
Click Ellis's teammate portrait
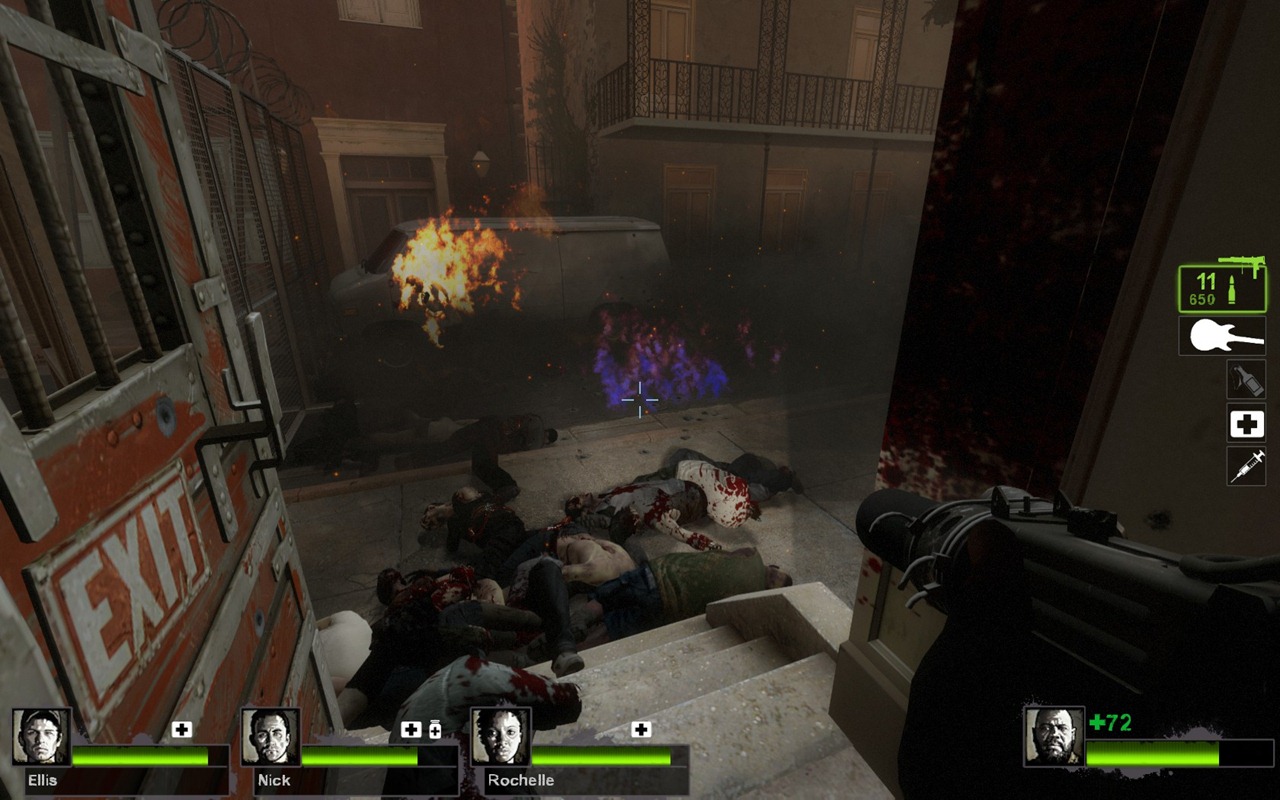pos(42,737)
